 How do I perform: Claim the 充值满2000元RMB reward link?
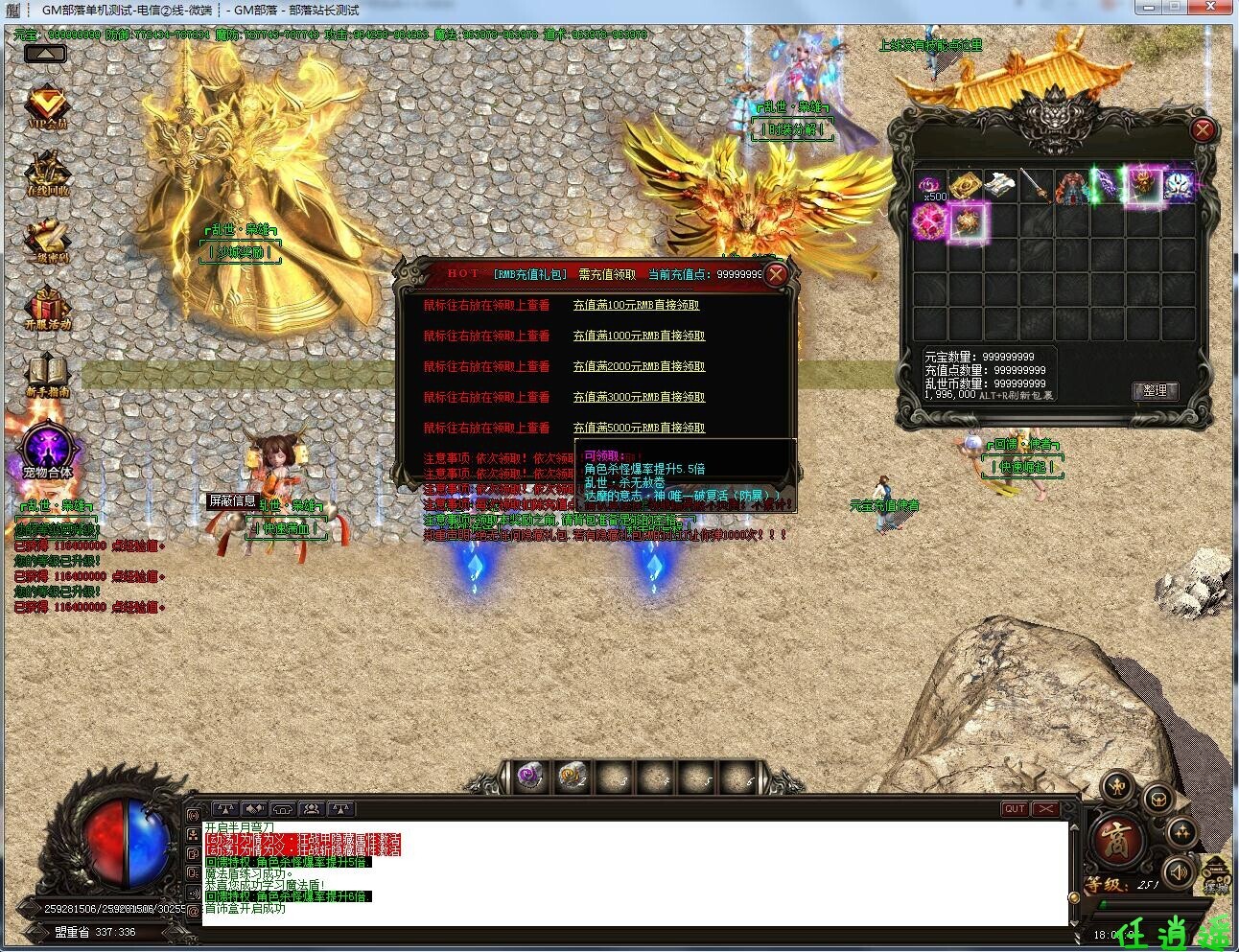(639, 366)
